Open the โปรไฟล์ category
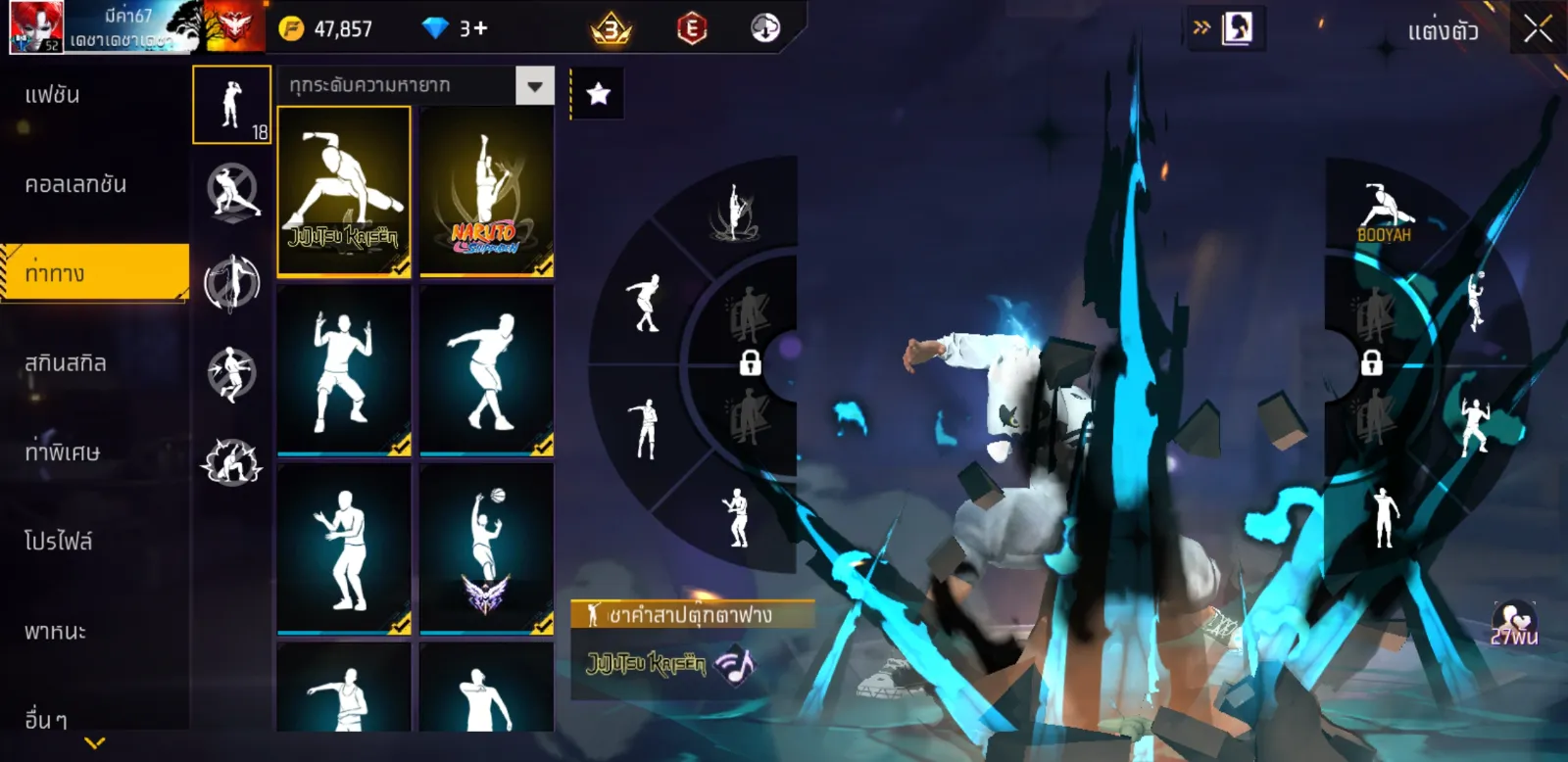This screenshot has width=1568, height=762. 59,541
